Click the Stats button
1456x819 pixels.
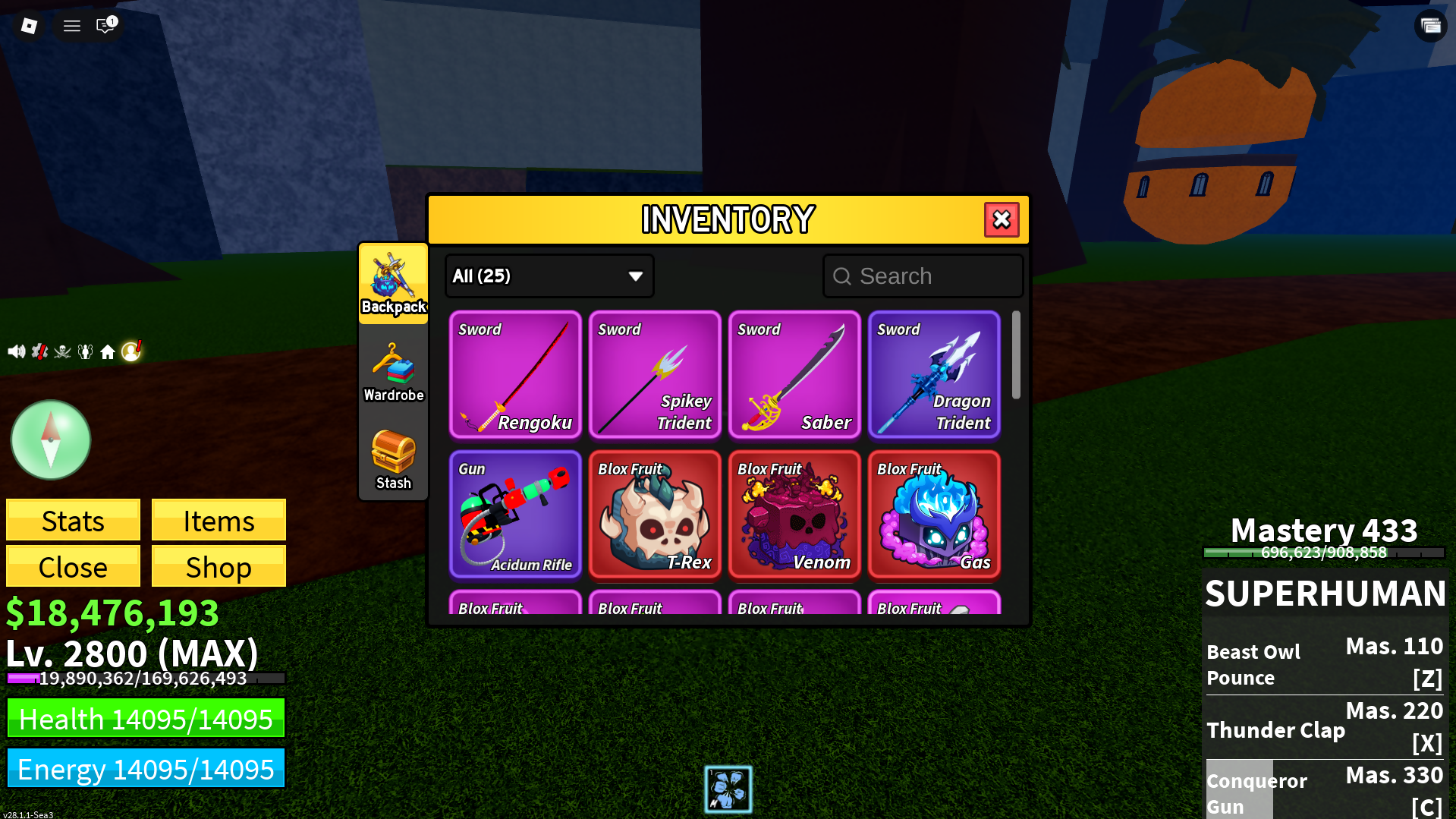72,521
